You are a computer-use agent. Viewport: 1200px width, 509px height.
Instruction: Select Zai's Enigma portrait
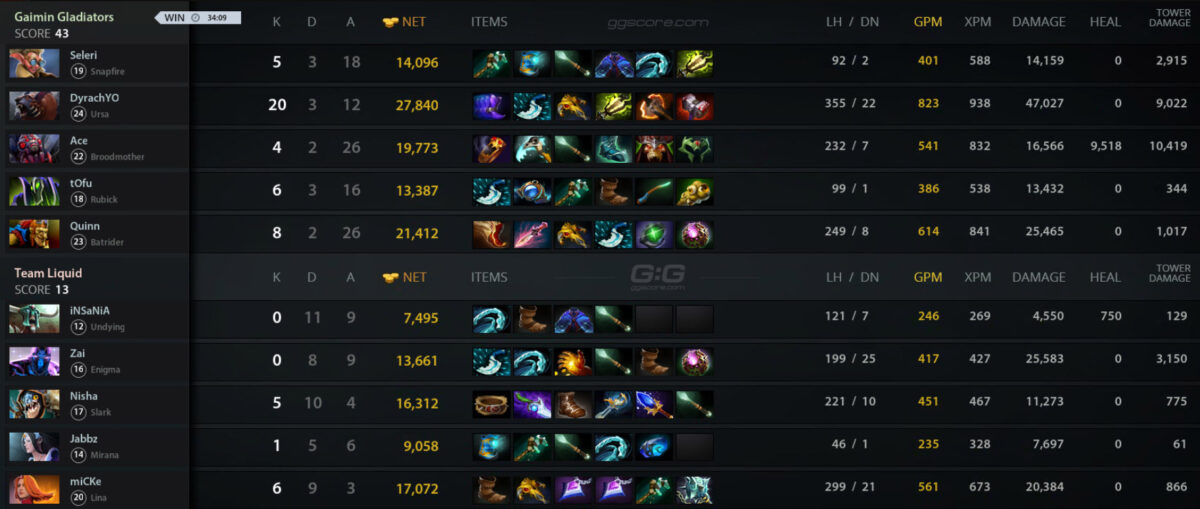pyautogui.click(x=34, y=360)
